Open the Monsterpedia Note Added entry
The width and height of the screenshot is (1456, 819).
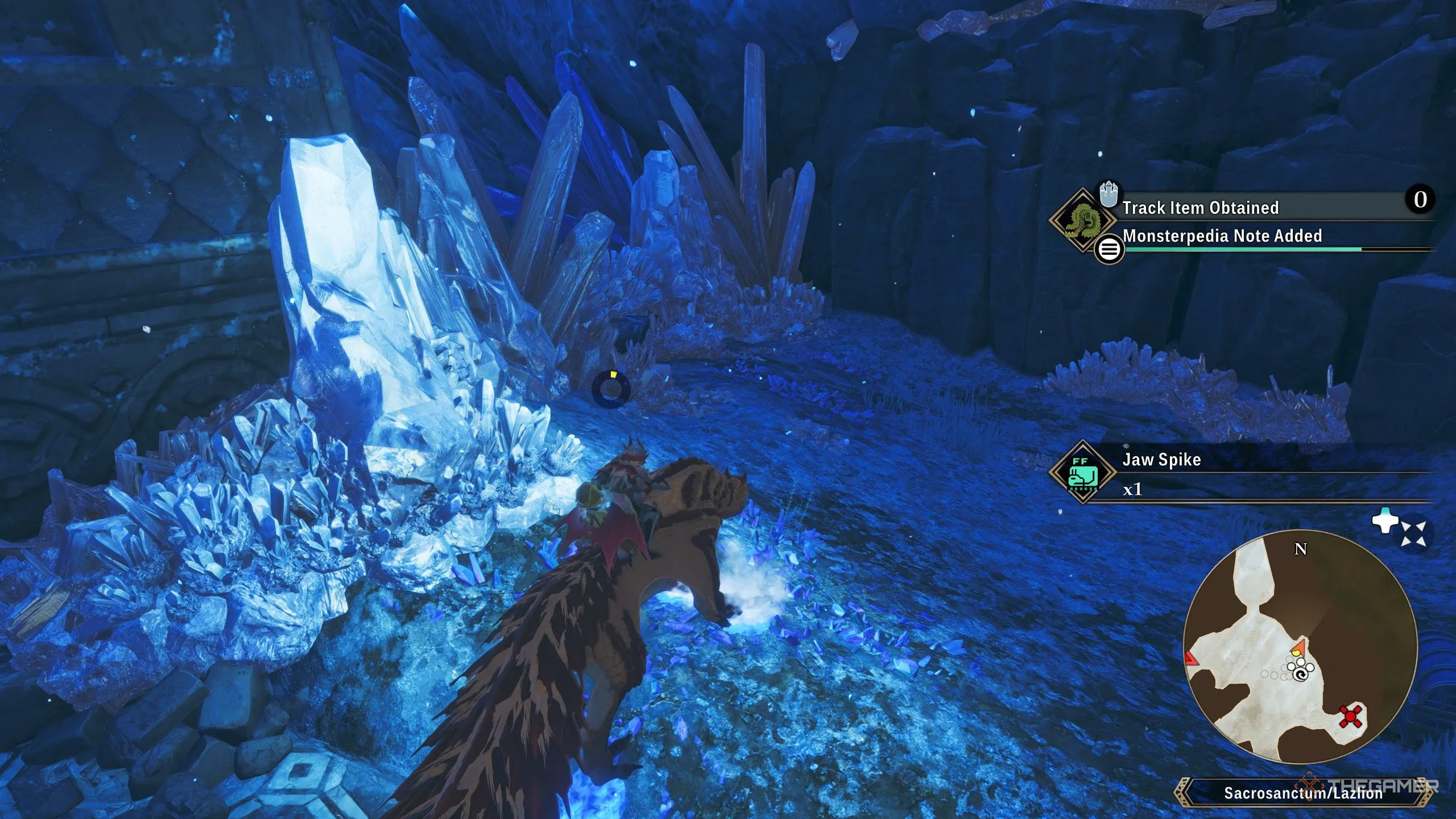click(x=1222, y=236)
